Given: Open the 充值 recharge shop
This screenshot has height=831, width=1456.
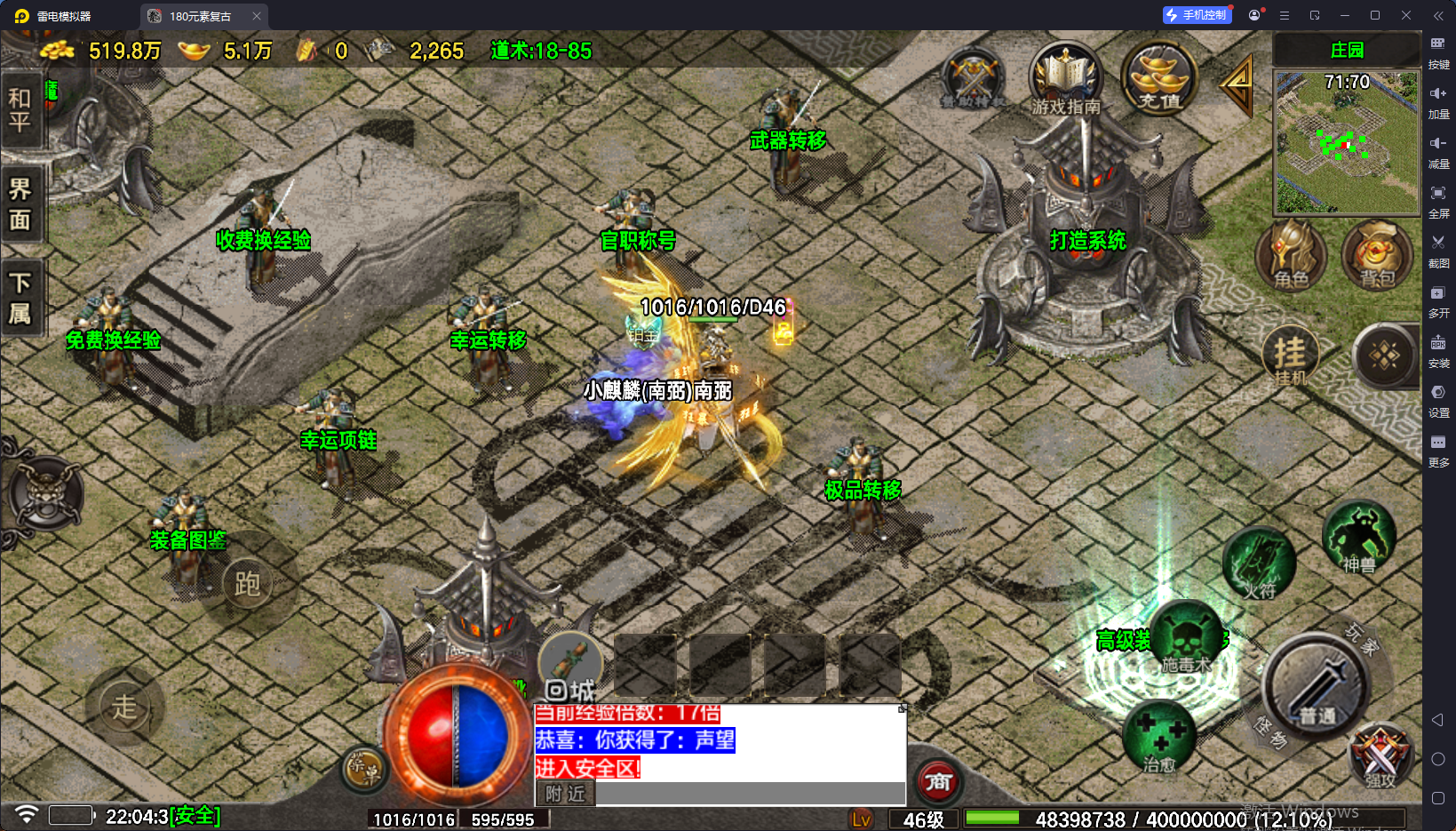Looking at the screenshot, I should pyautogui.click(x=1159, y=78).
